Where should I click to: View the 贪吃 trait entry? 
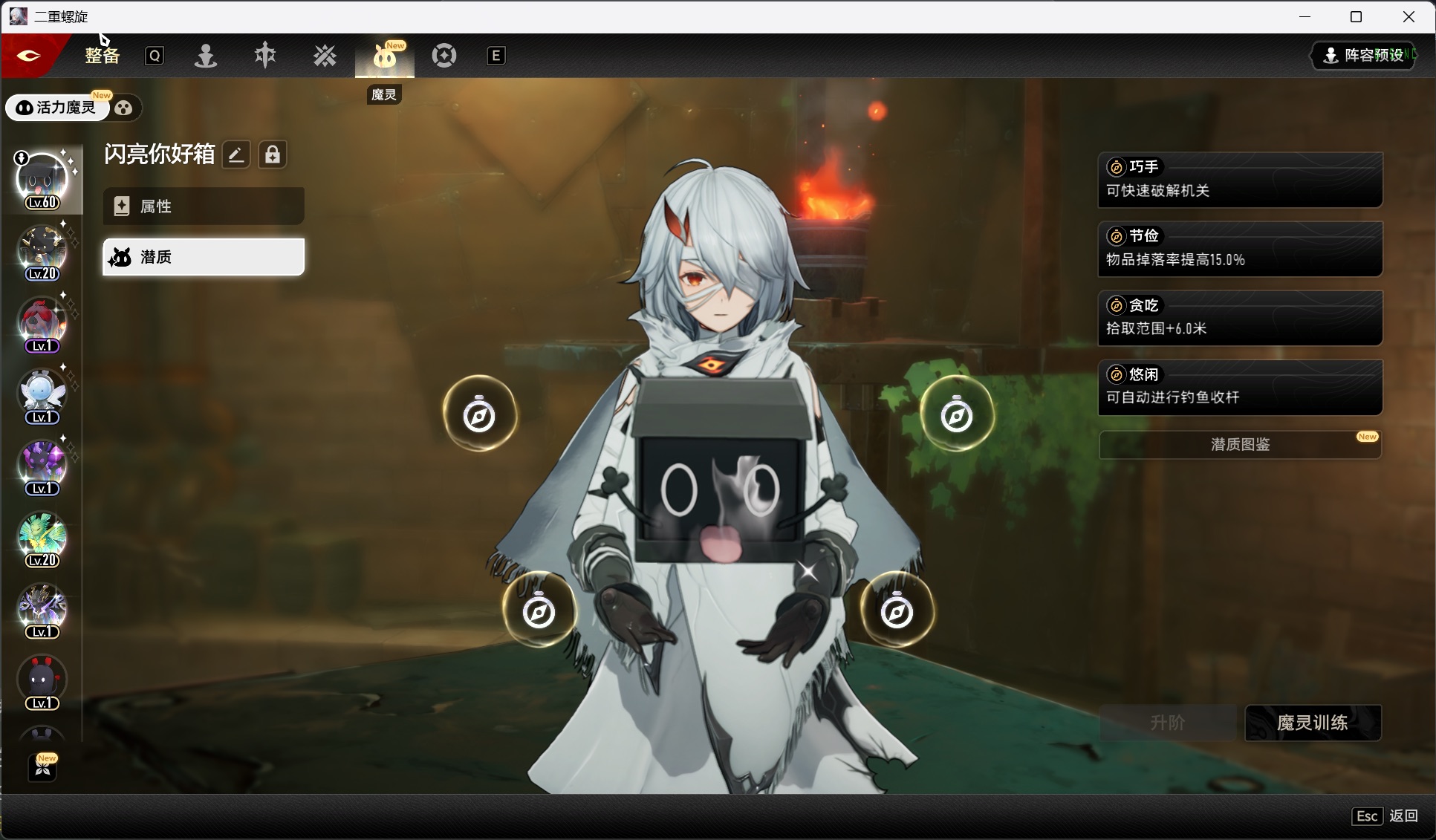coord(1239,318)
